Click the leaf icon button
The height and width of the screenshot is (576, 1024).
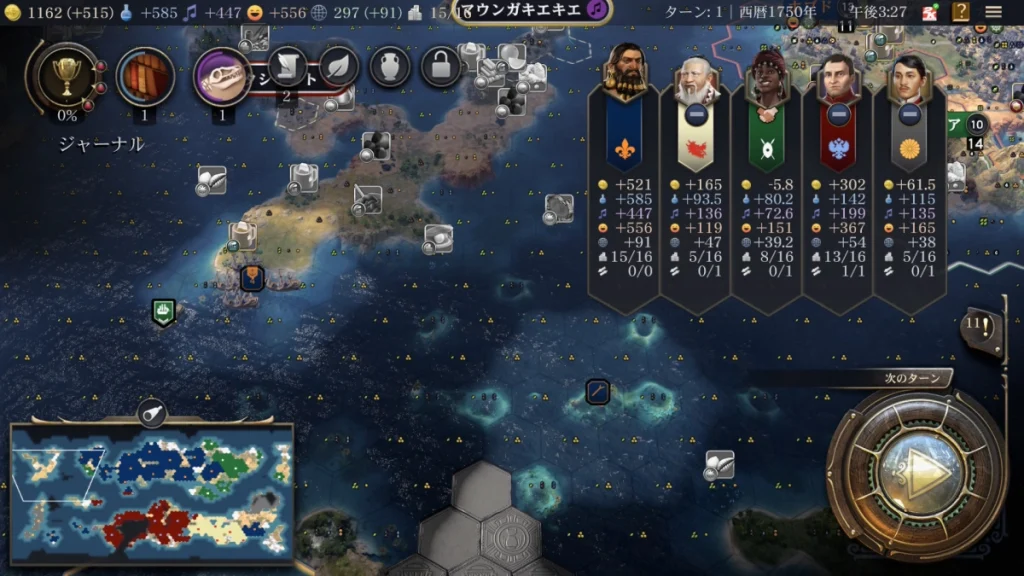click(x=339, y=66)
